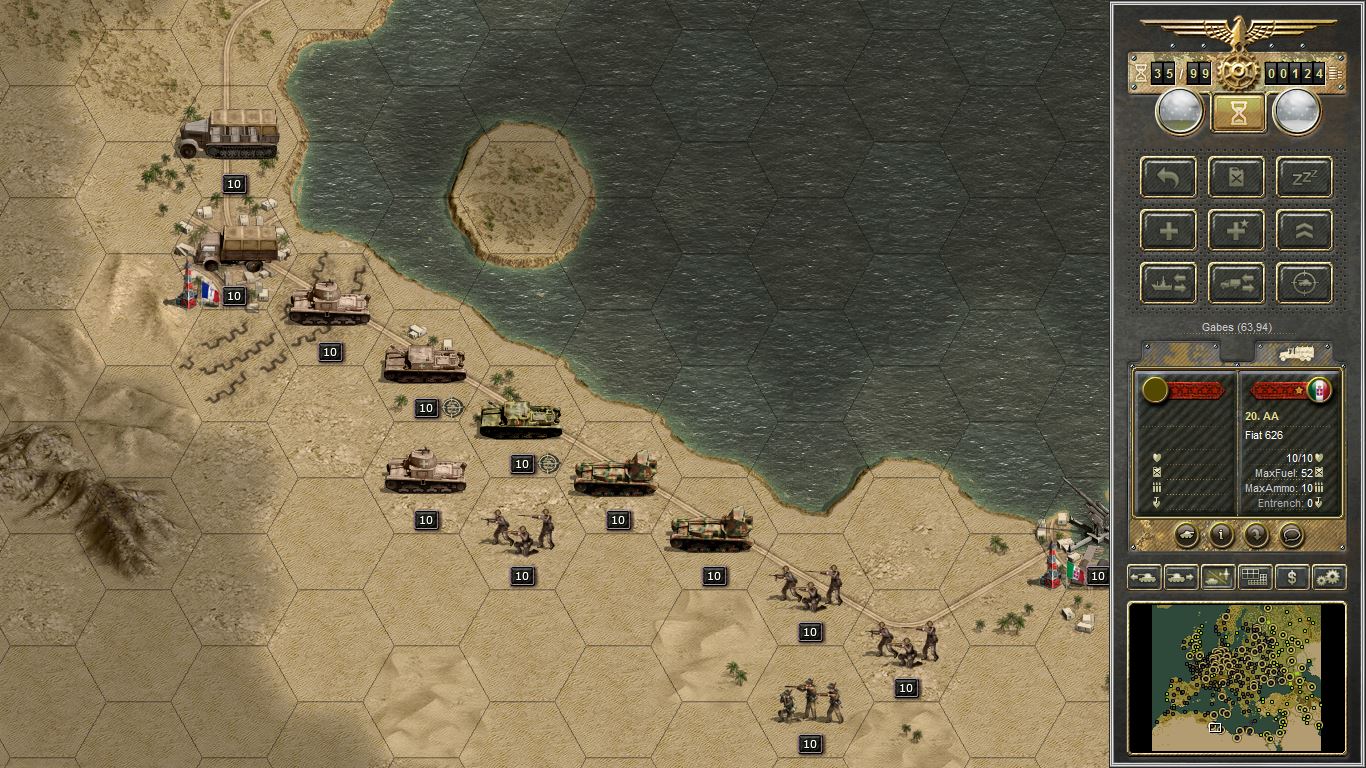End the turn with the hourglass button
Viewport: 1366px width, 768px height.
pyautogui.click(x=1238, y=113)
